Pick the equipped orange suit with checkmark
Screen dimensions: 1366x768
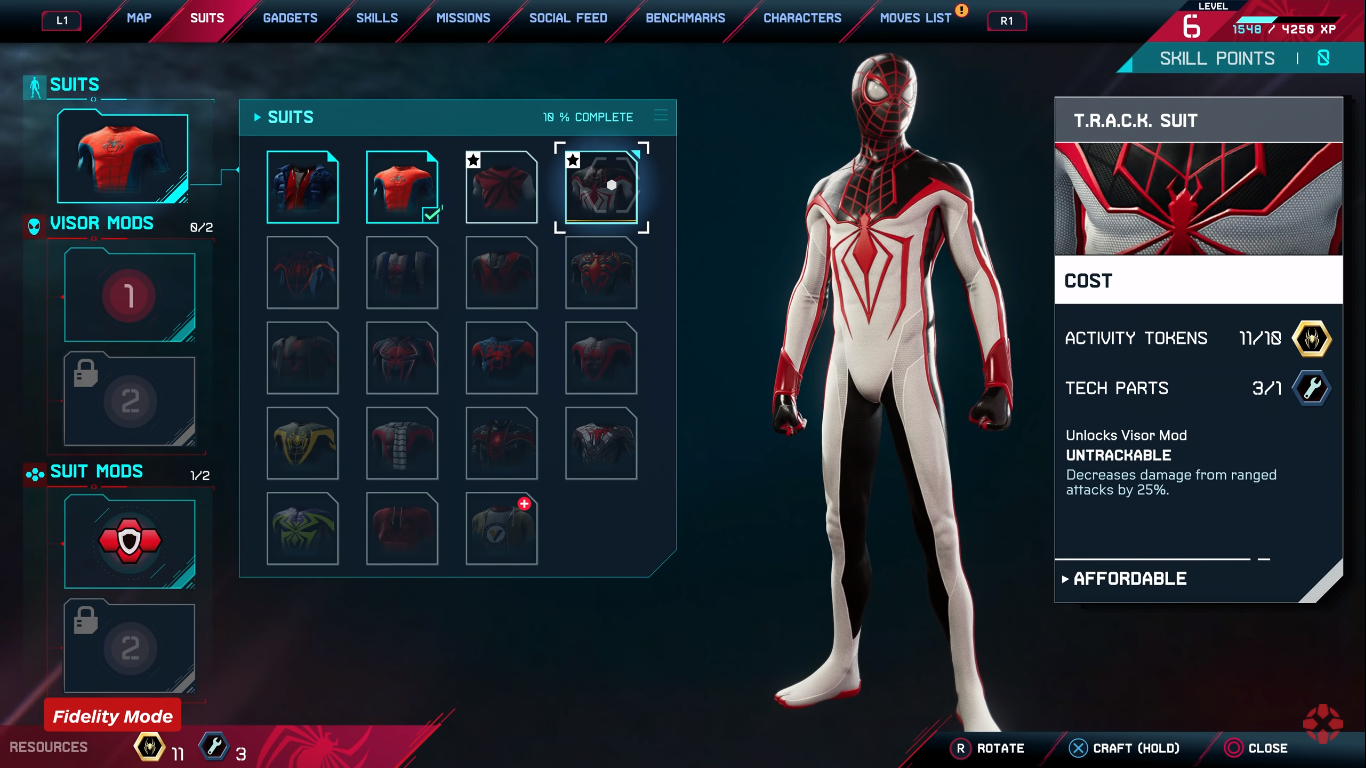click(x=402, y=187)
